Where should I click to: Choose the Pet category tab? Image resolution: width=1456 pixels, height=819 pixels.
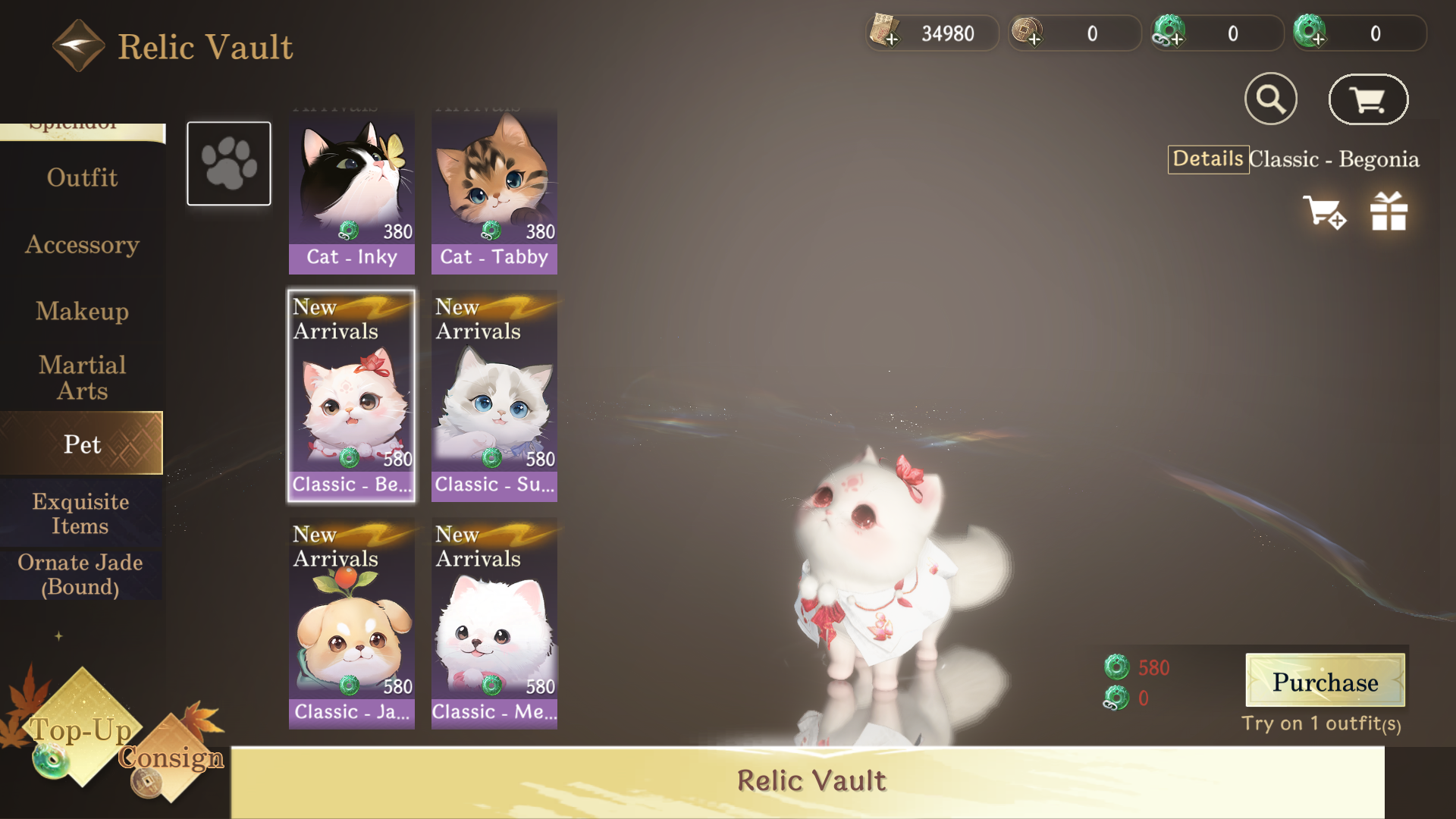pos(82,444)
